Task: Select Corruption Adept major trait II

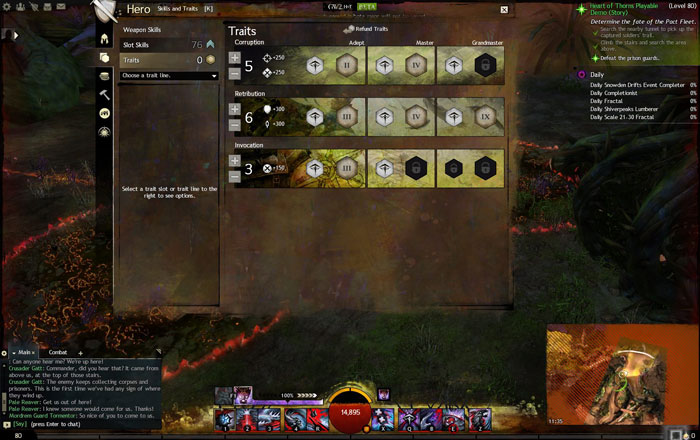Action: [x=346, y=66]
